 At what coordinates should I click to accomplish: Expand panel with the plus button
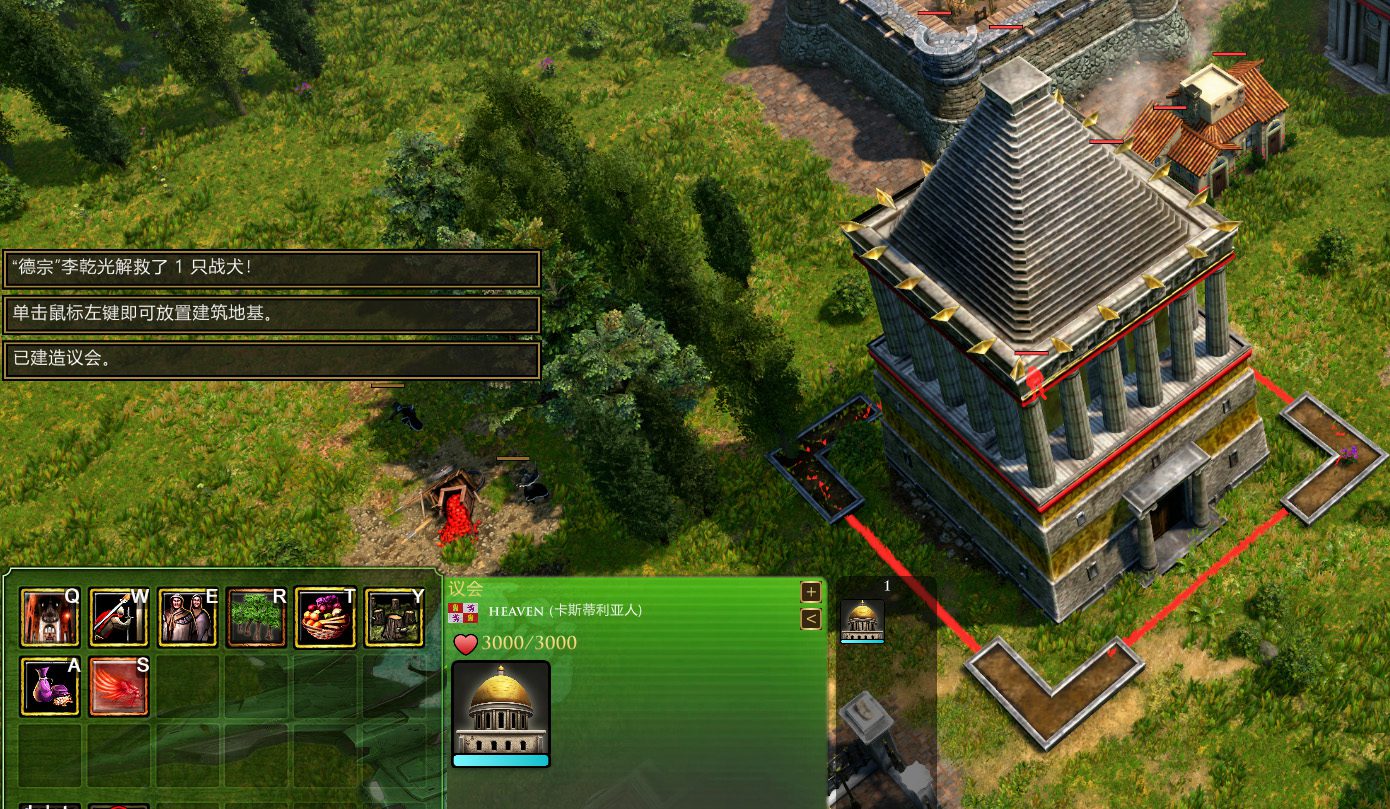811,591
